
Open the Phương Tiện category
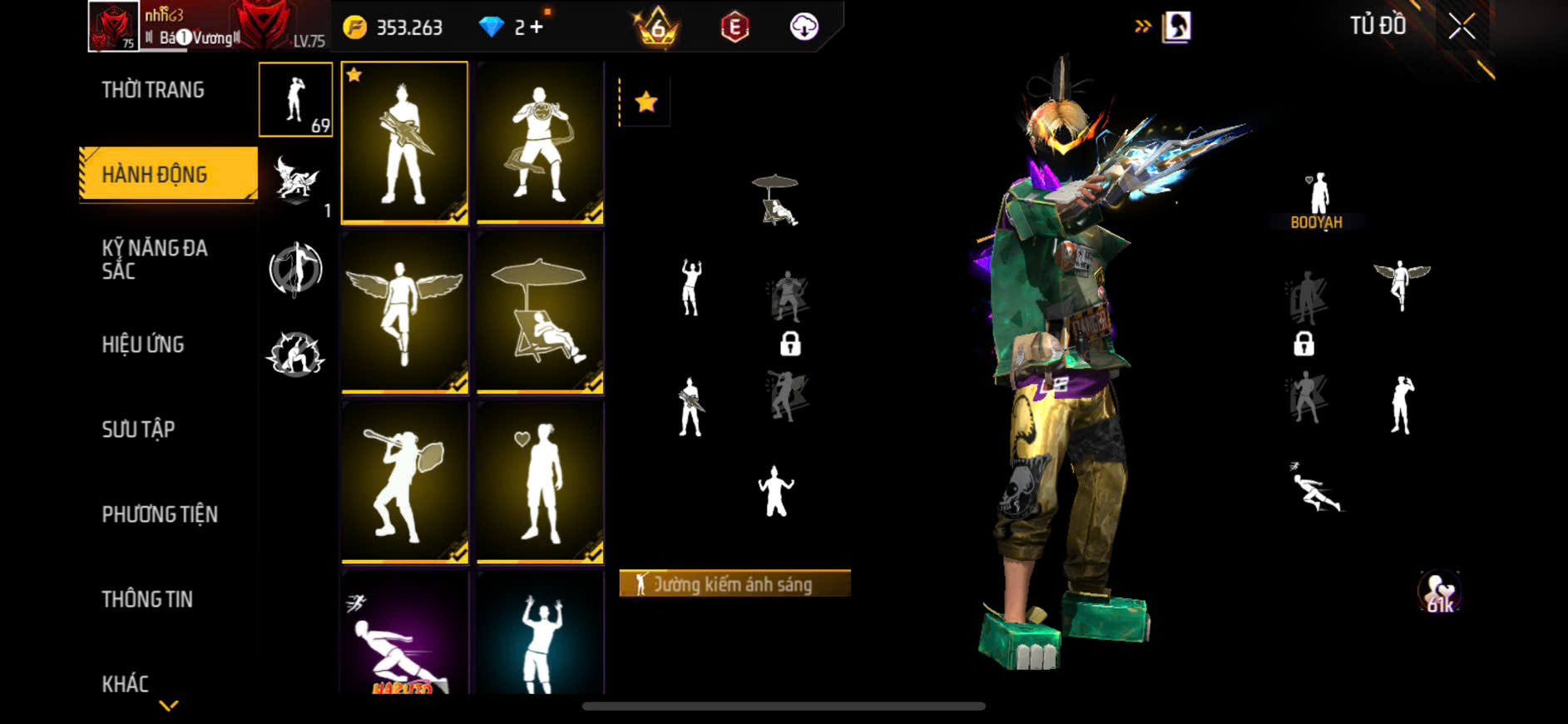160,514
